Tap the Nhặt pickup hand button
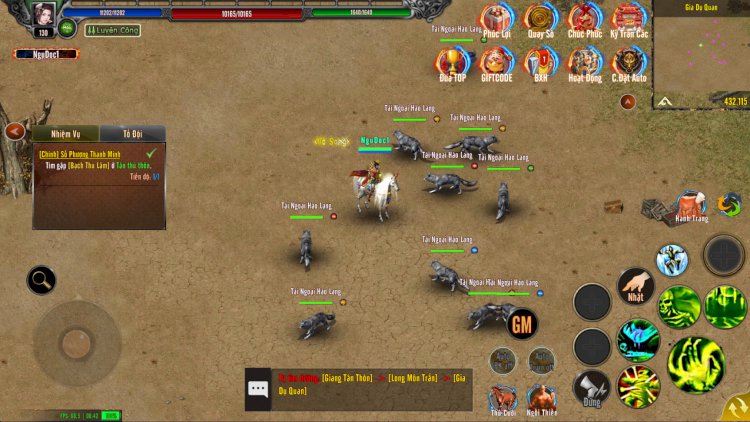750x422 pixels. (x=635, y=286)
